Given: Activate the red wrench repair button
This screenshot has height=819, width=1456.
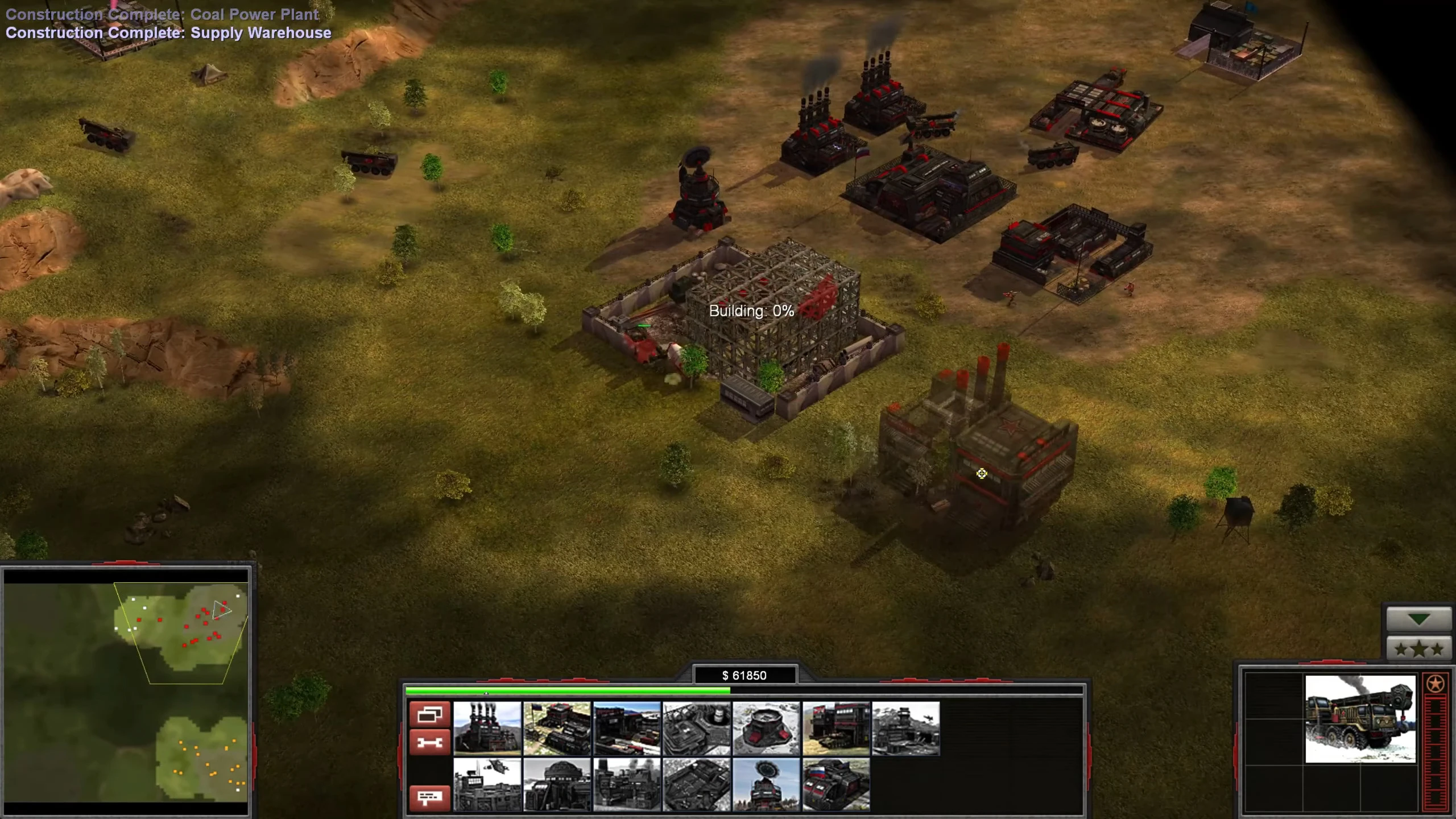Looking at the screenshot, I should point(429,742).
